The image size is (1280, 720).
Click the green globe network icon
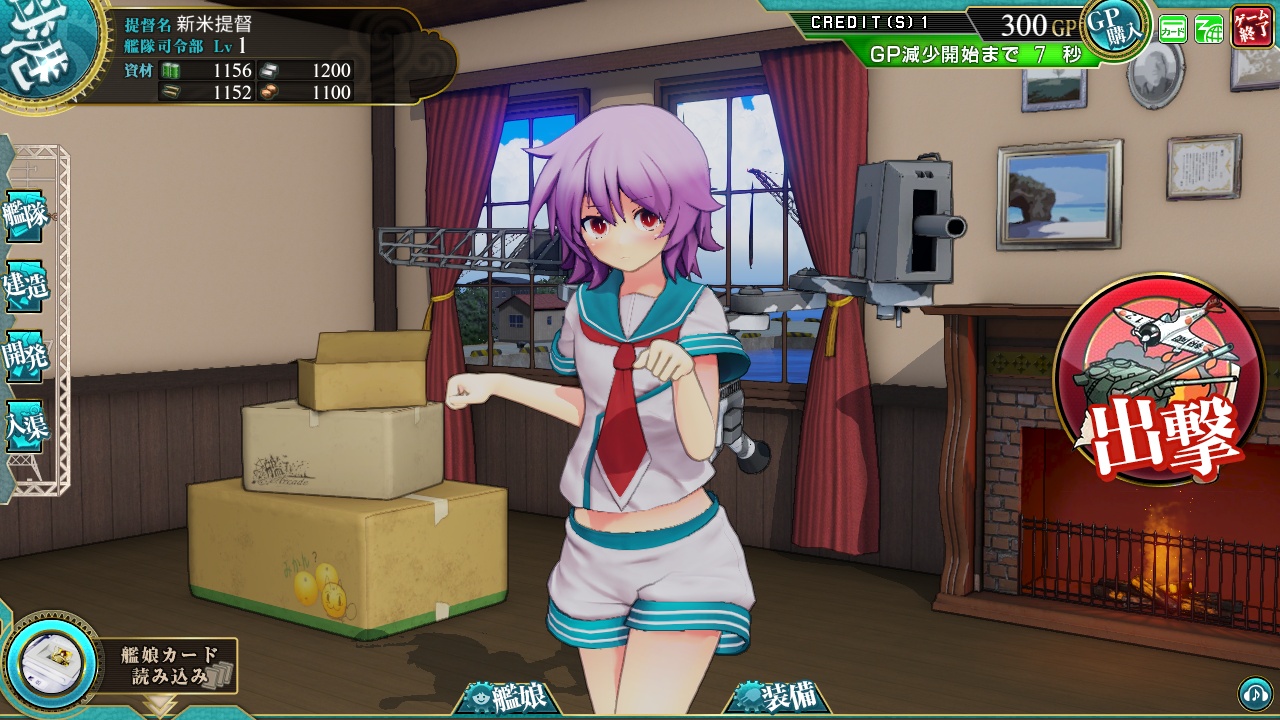(1209, 30)
